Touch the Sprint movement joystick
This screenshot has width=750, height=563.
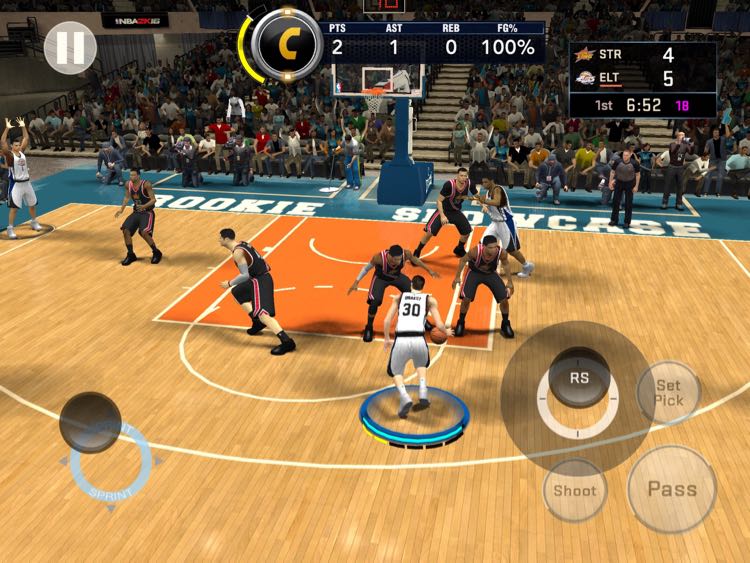[x=91, y=422]
